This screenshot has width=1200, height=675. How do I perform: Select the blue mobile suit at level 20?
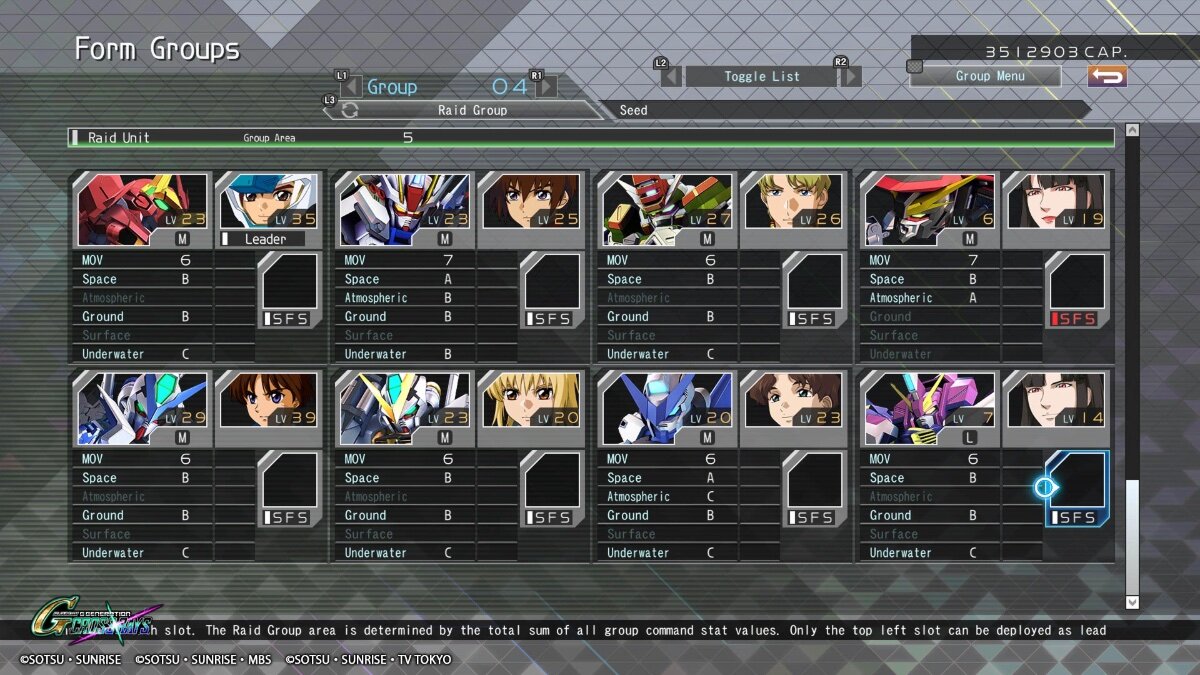667,408
